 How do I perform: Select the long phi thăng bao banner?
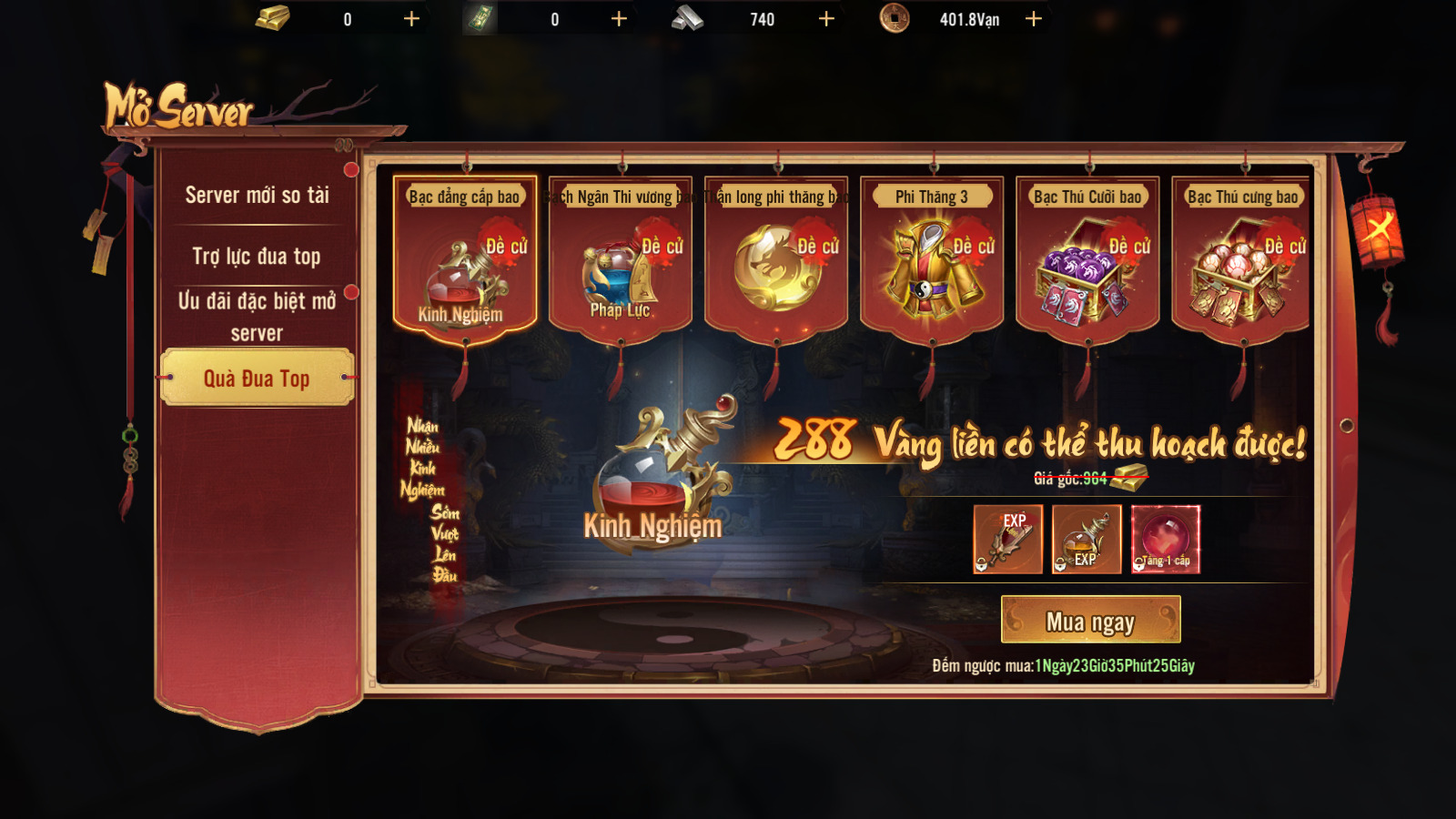pos(776,259)
